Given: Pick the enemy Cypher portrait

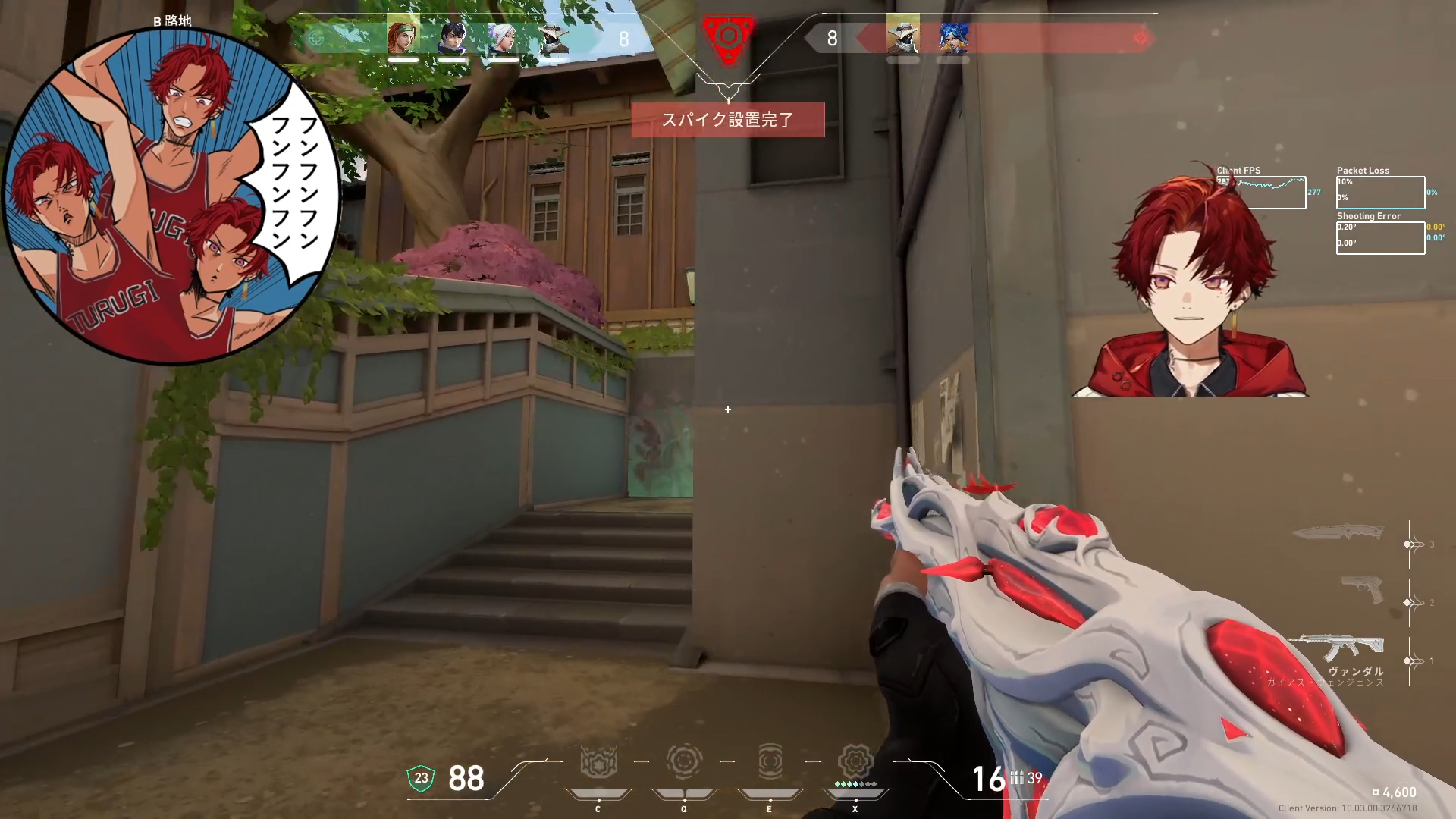Looking at the screenshot, I should point(902,37).
